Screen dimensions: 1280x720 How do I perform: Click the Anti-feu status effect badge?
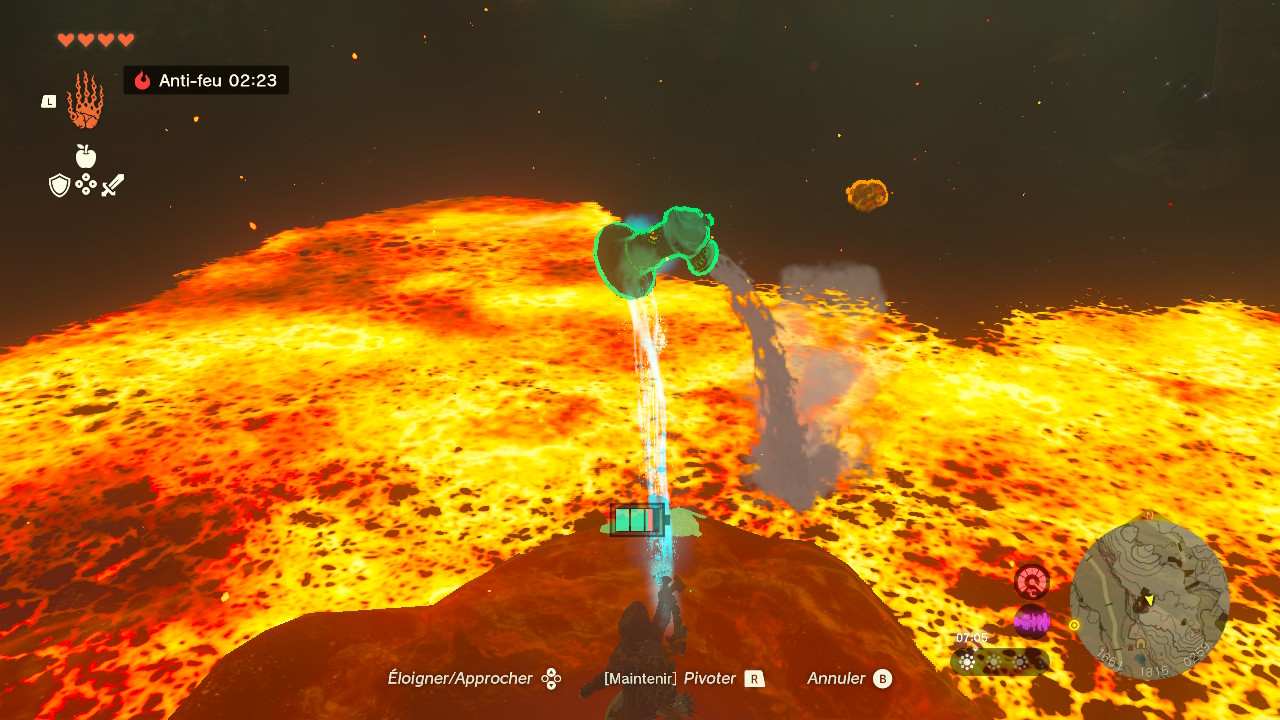point(206,80)
